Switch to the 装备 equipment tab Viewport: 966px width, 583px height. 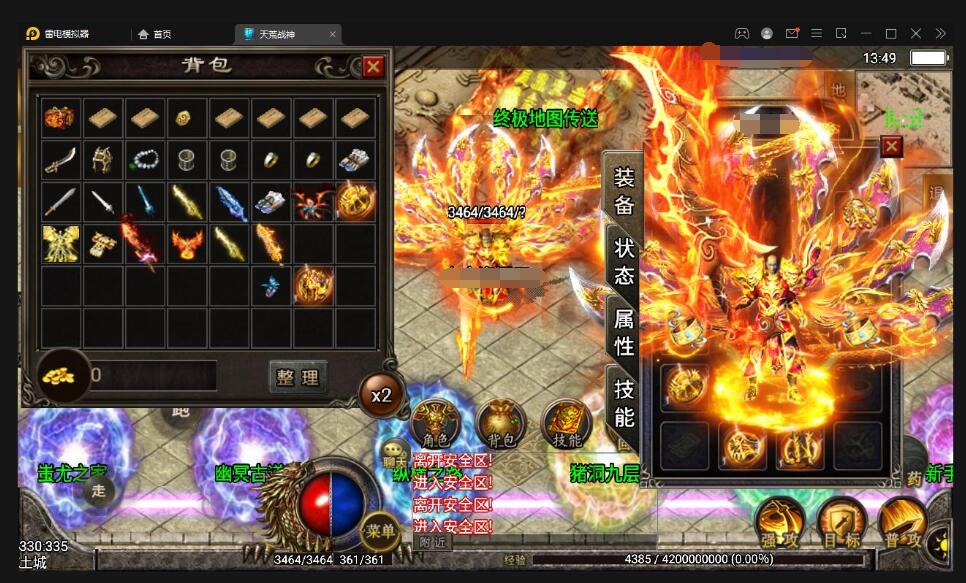point(624,191)
